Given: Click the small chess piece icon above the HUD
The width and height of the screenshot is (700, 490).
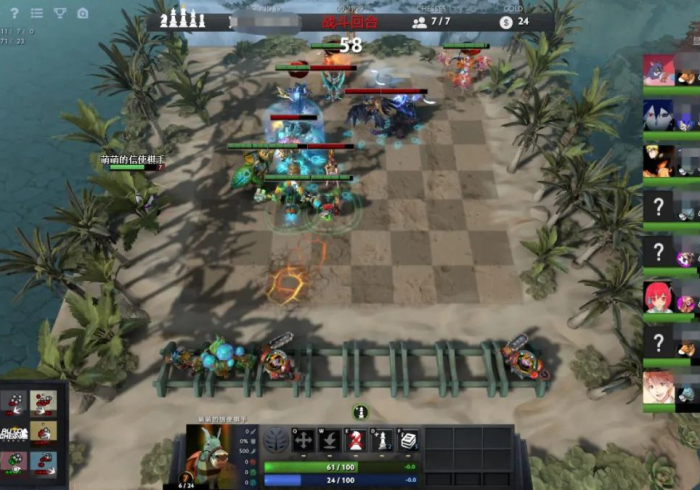Looking at the screenshot, I should pos(360,412).
